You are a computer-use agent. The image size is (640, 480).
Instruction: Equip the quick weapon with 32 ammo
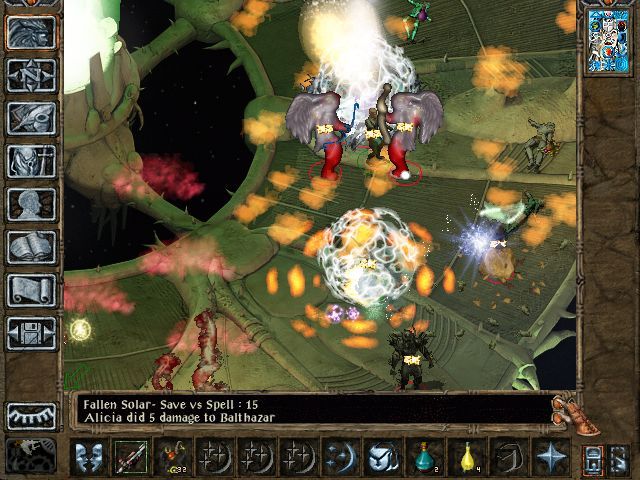click(172, 458)
